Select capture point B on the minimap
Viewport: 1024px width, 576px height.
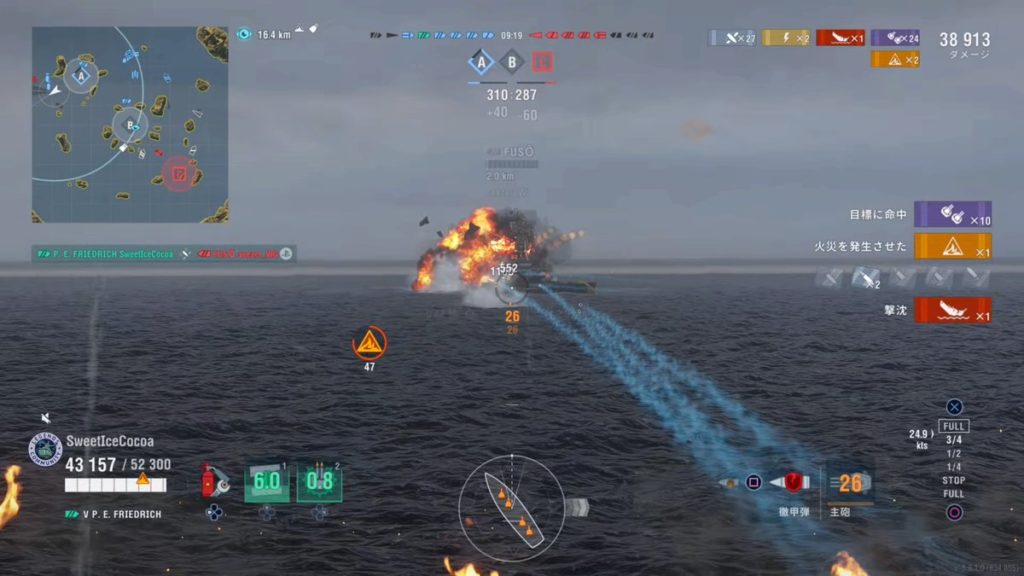129,126
